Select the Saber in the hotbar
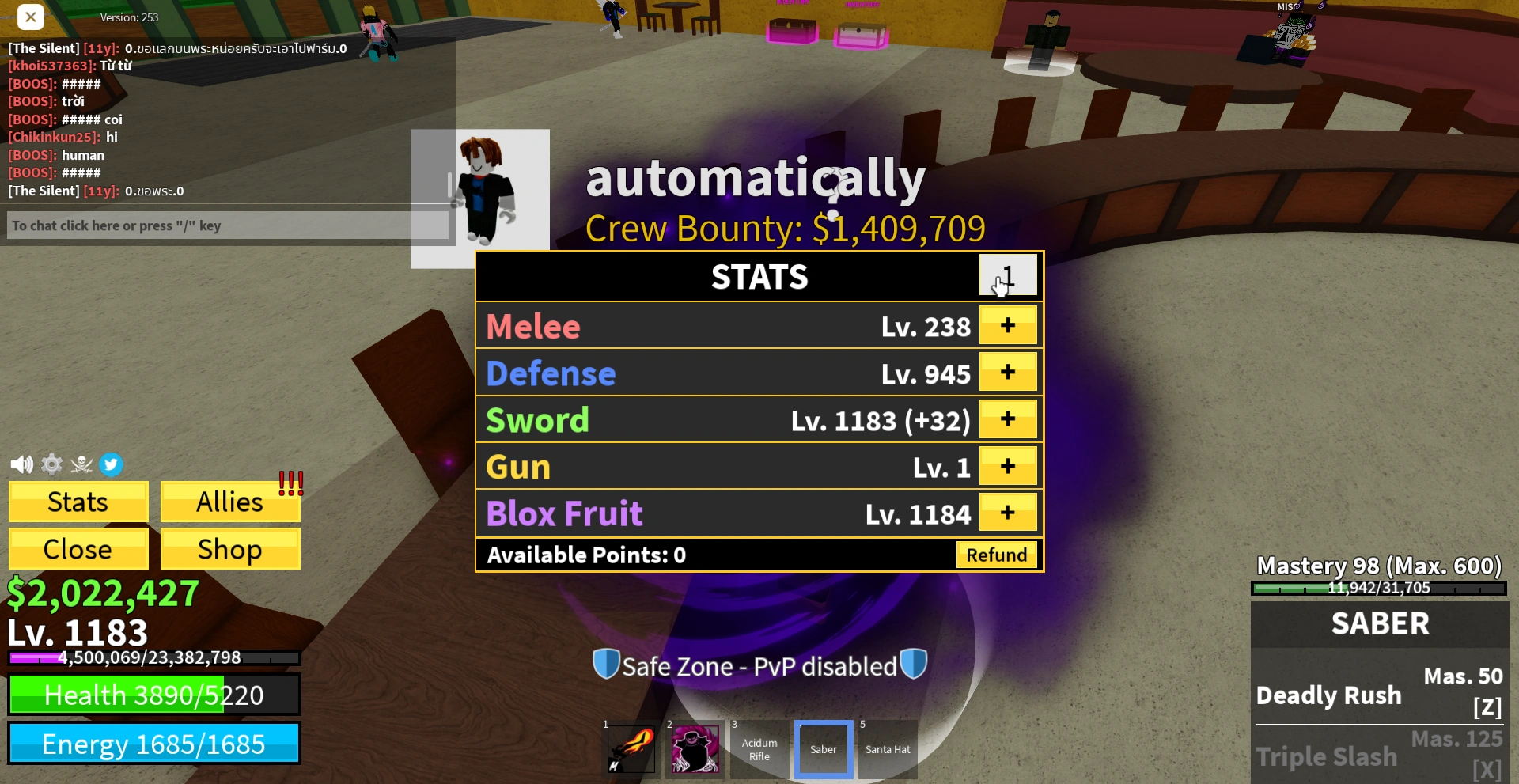The width and height of the screenshot is (1519, 784). point(823,748)
